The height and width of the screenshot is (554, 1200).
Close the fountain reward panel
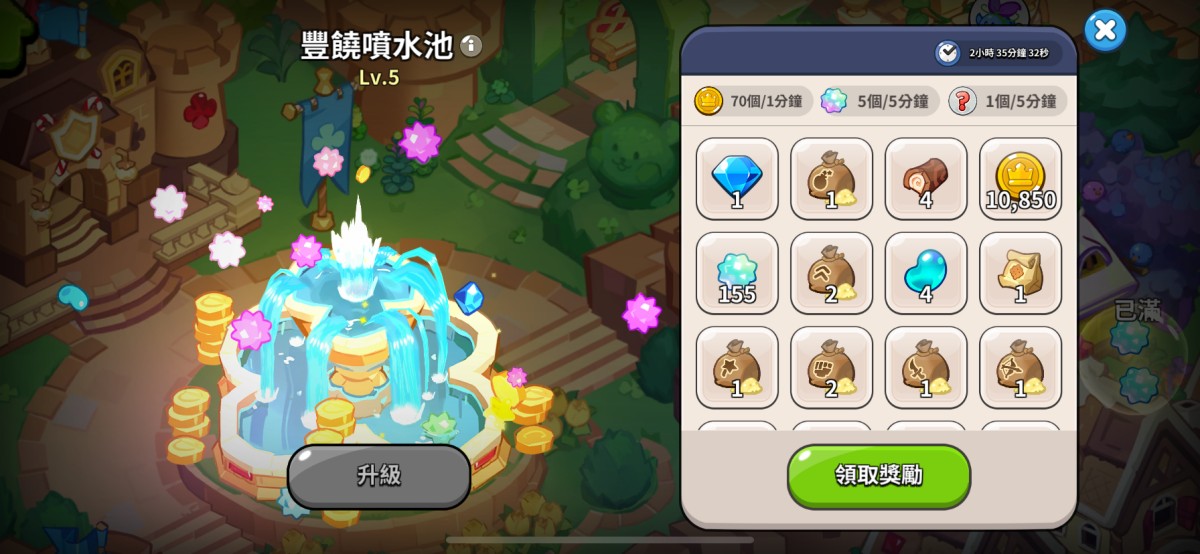pos(1105,30)
